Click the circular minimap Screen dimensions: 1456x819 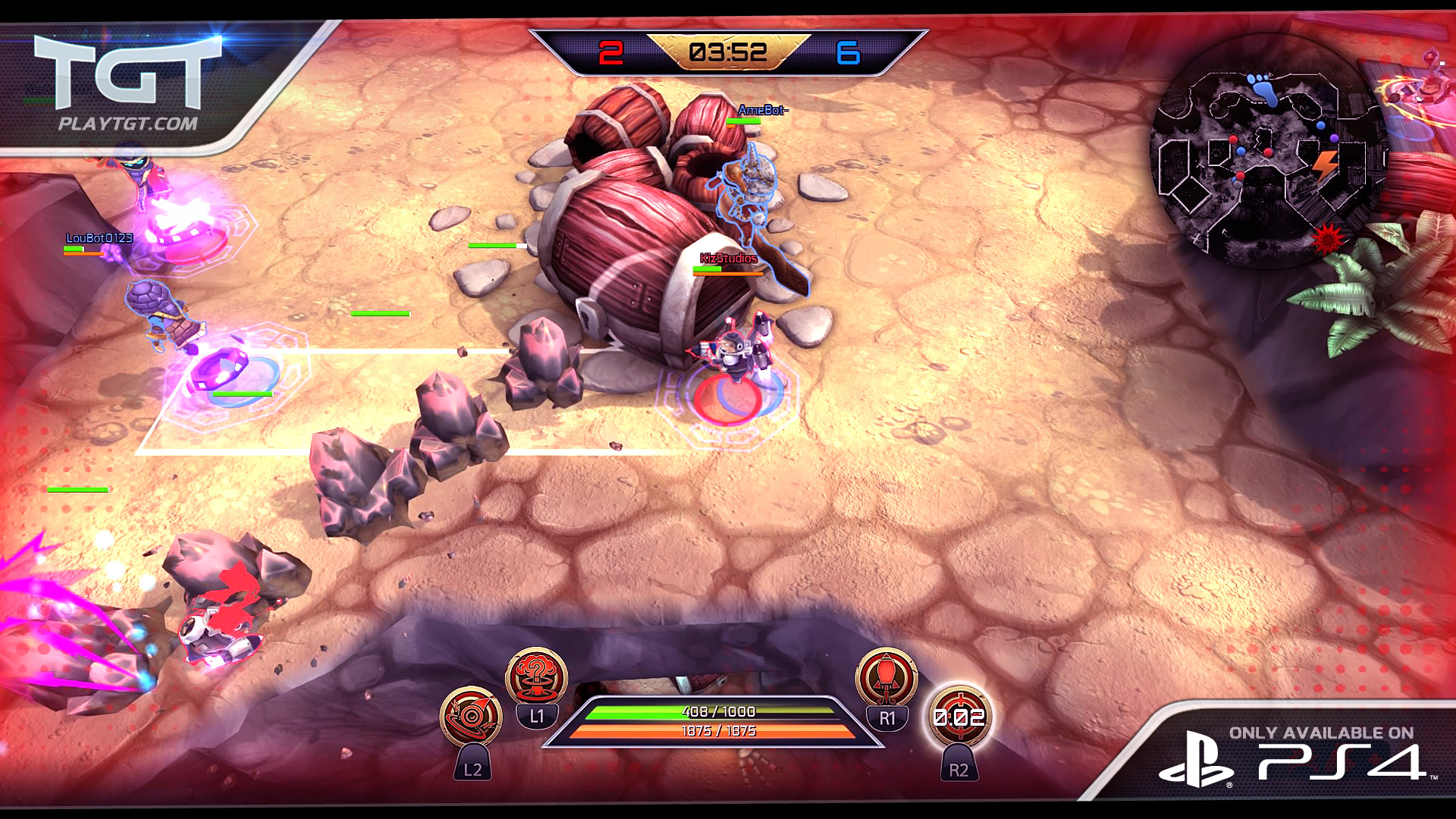click(1268, 152)
